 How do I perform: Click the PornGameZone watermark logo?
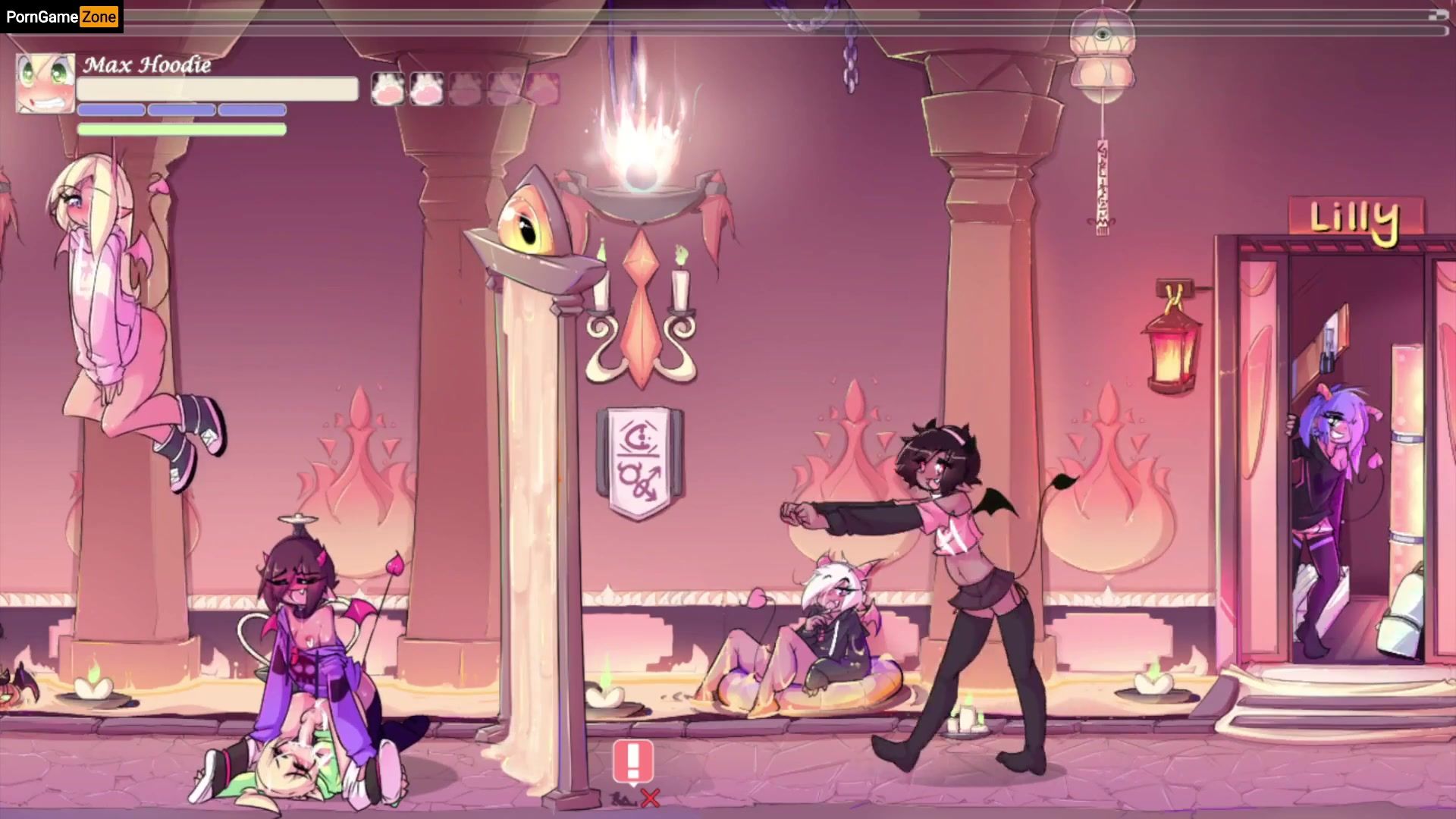(x=61, y=17)
